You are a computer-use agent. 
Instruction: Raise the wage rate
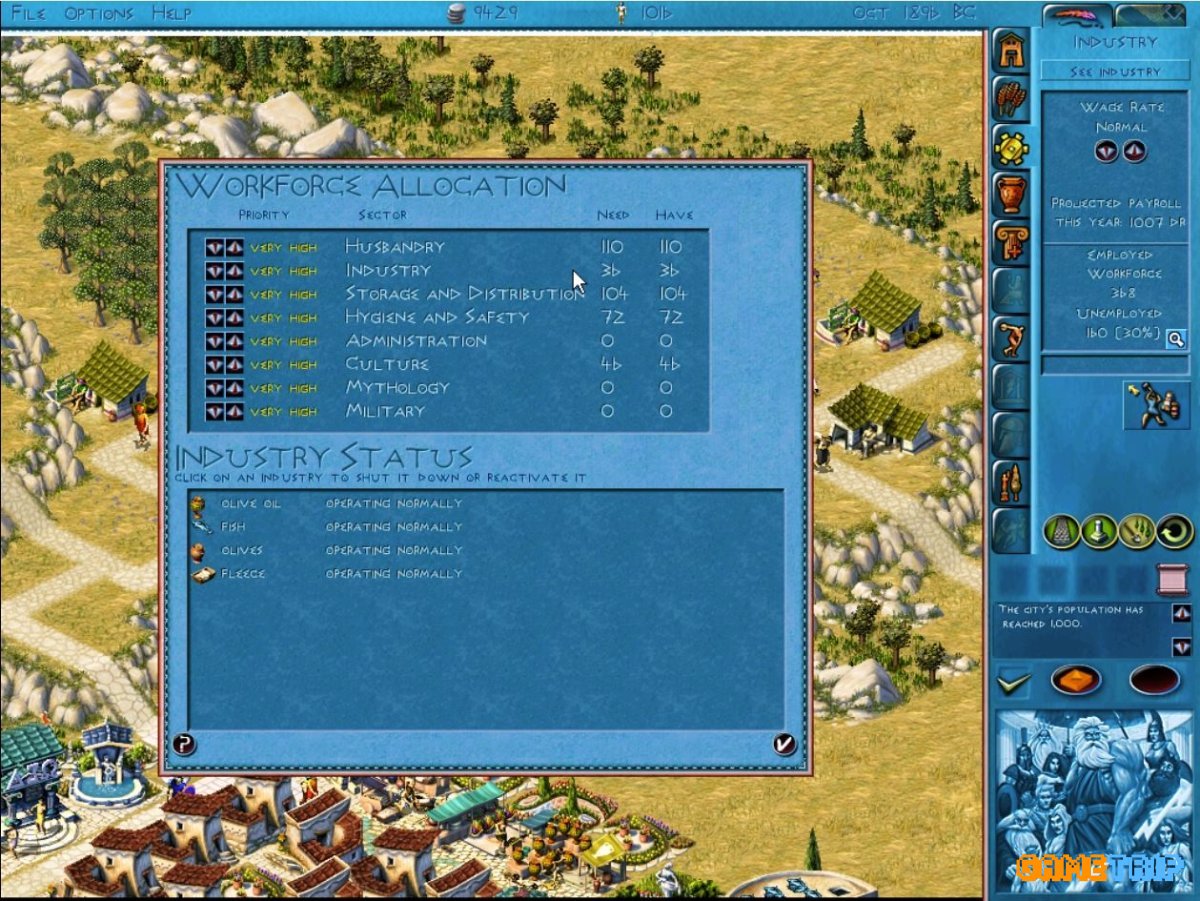pos(1133,152)
